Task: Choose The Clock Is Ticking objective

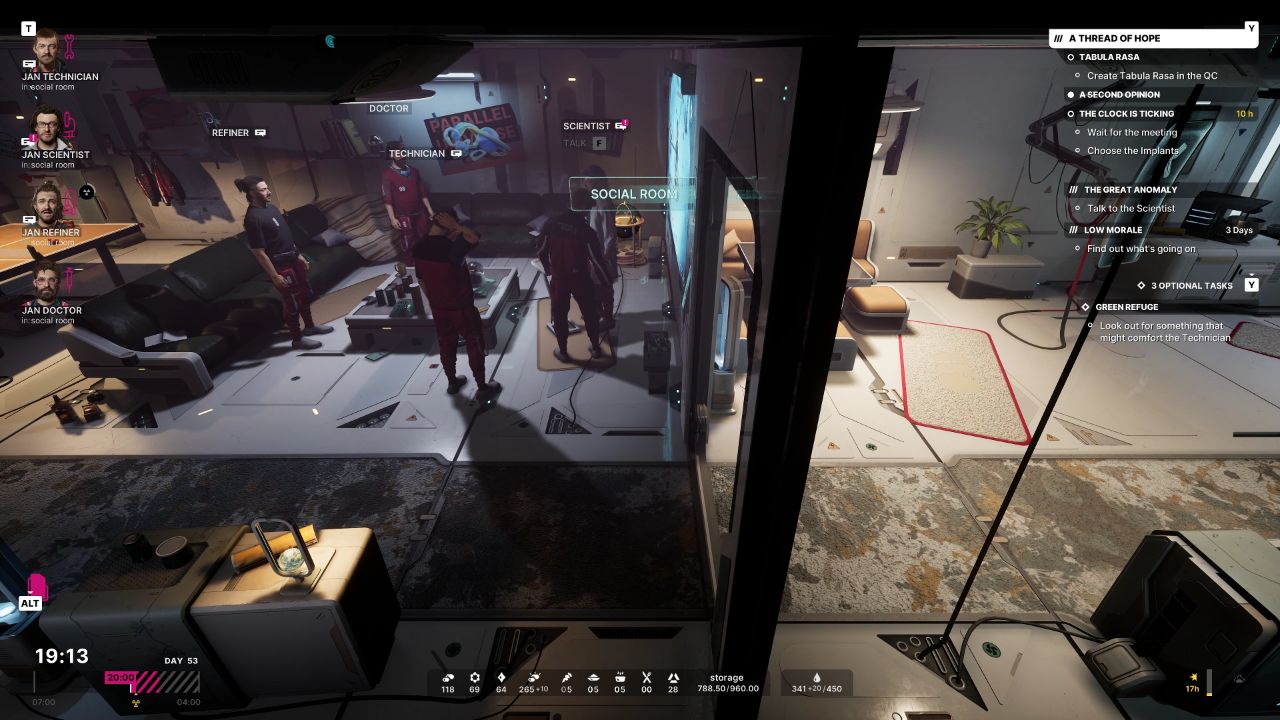Action: [1126, 114]
